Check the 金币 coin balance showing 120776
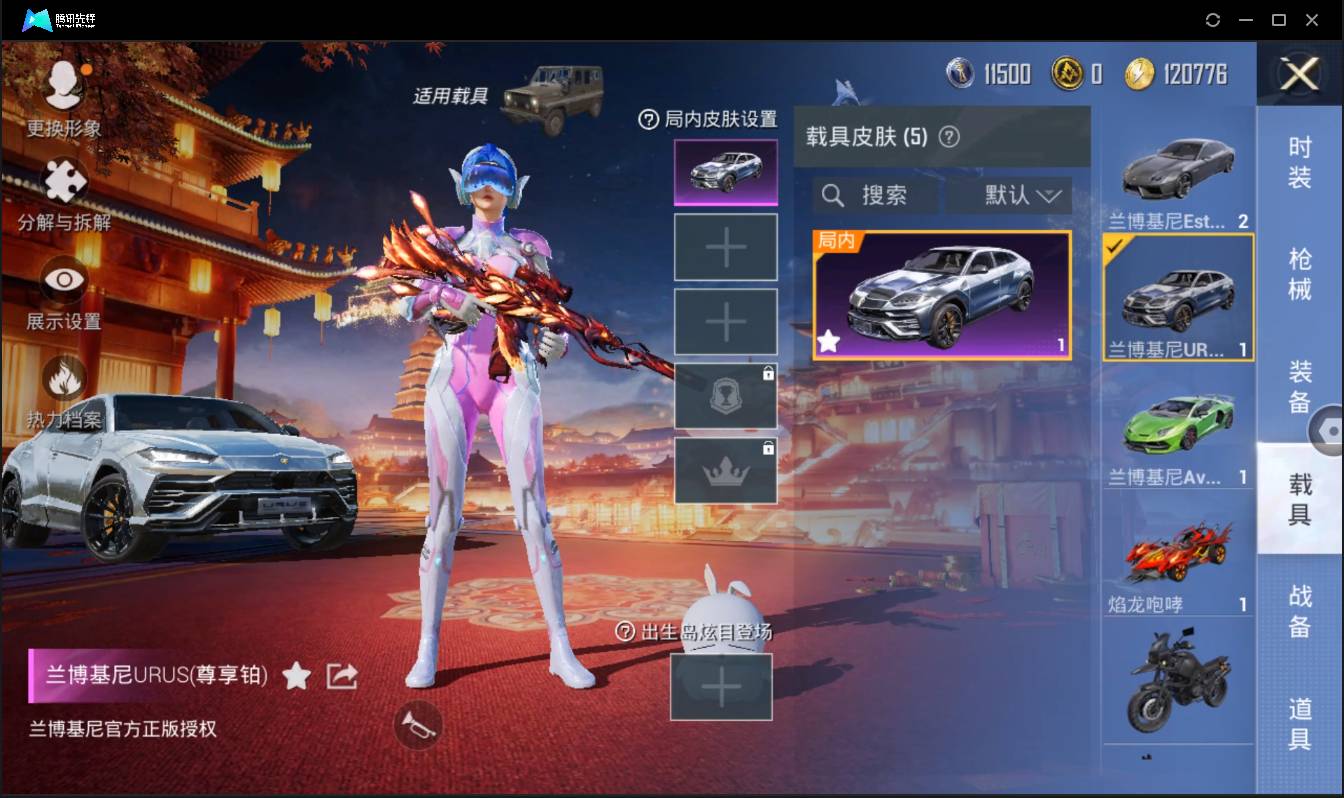Viewport: 1344px width, 798px height. [x=1160, y=73]
